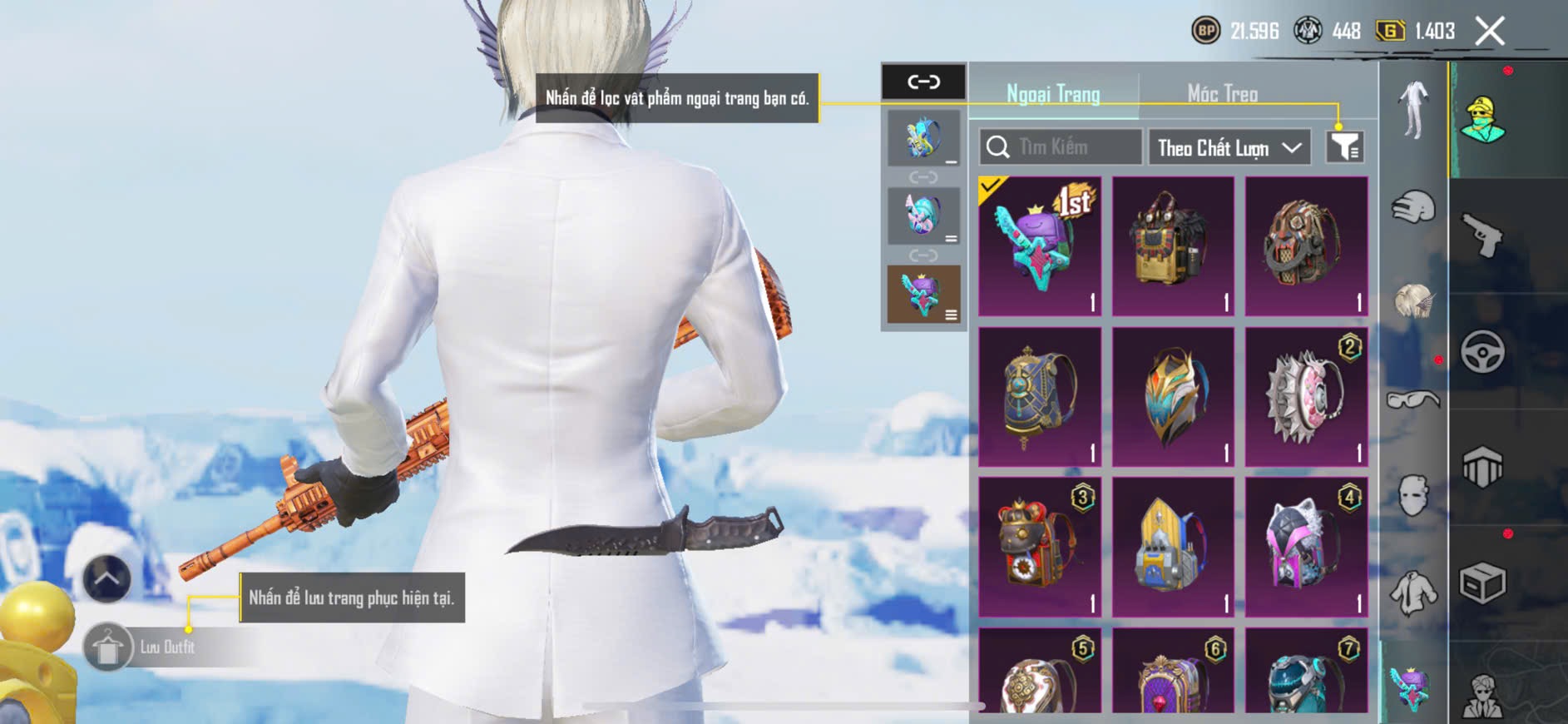Open the Móc Treo tab
This screenshot has height=724, width=1568.
(x=1222, y=94)
